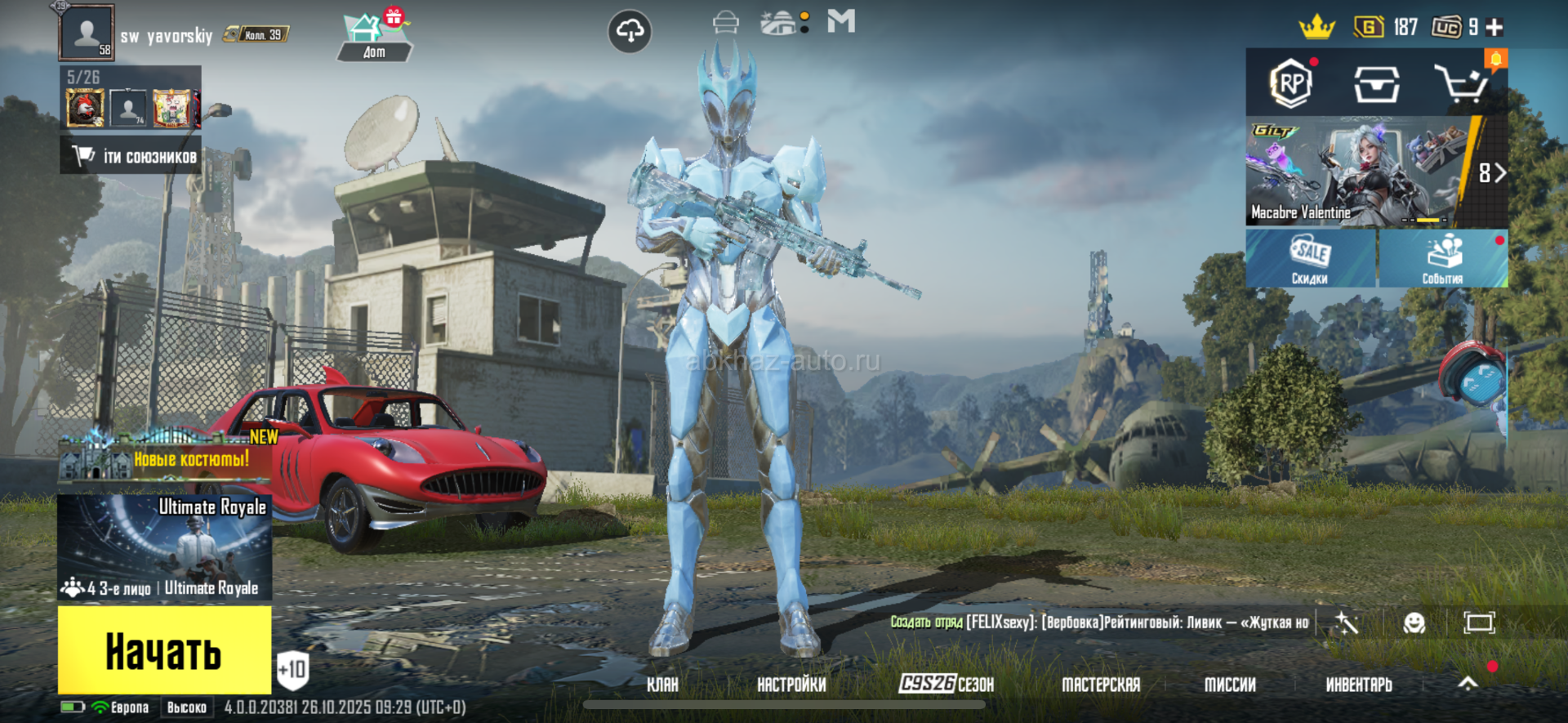1568x723 pixels.
Task: Open sw yavorskiy player profile avatar
Action: pyautogui.click(x=87, y=33)
